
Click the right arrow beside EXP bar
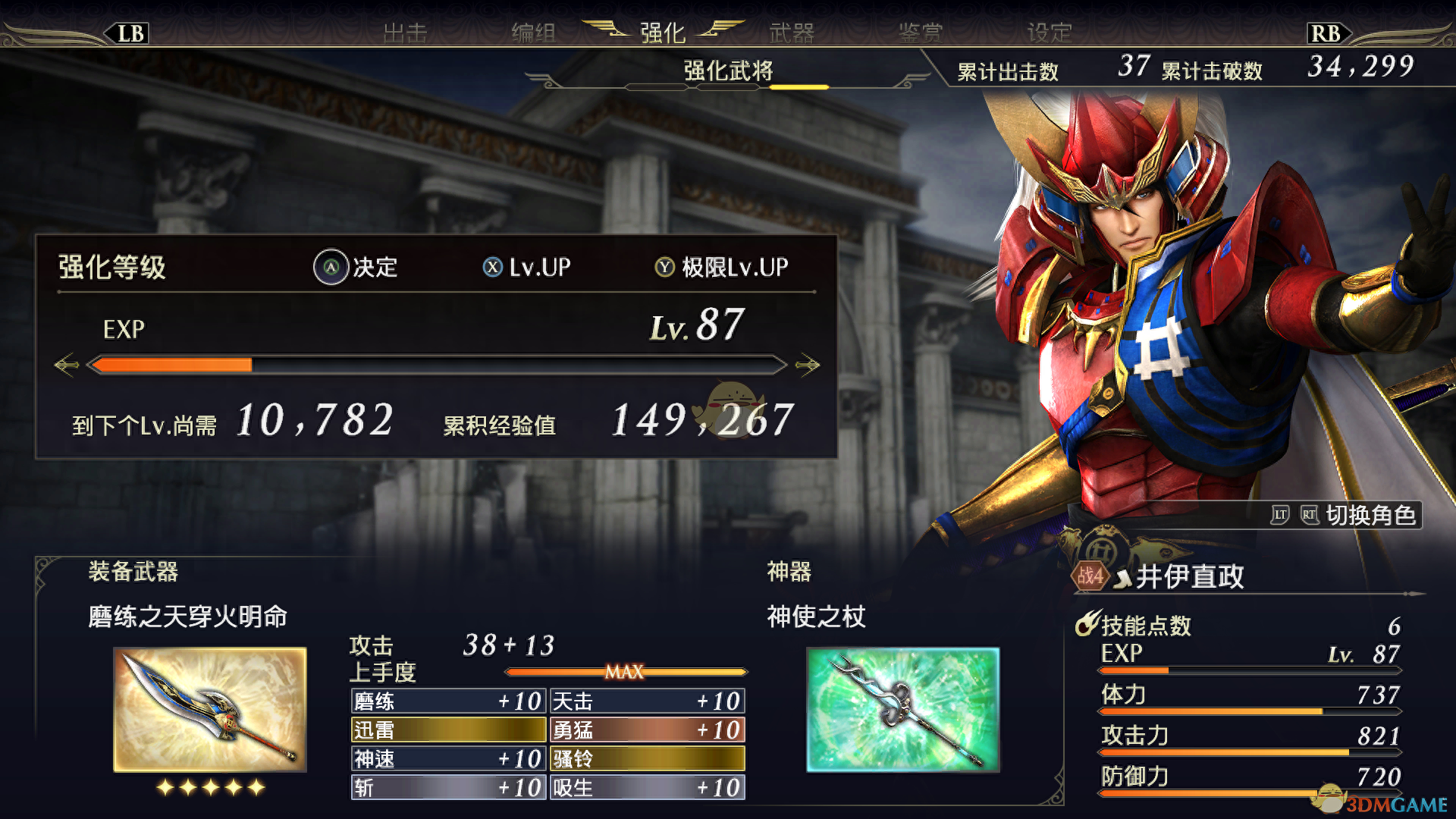pyautogui.click(x=808, y=366)
